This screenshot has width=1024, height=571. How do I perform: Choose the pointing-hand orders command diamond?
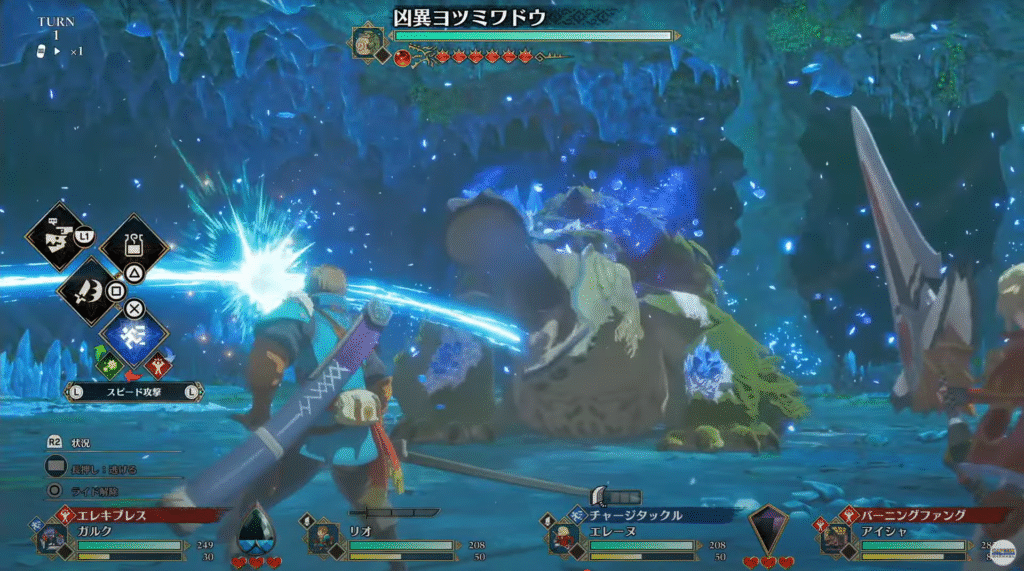pyautogui.click(x=56, y=236)
